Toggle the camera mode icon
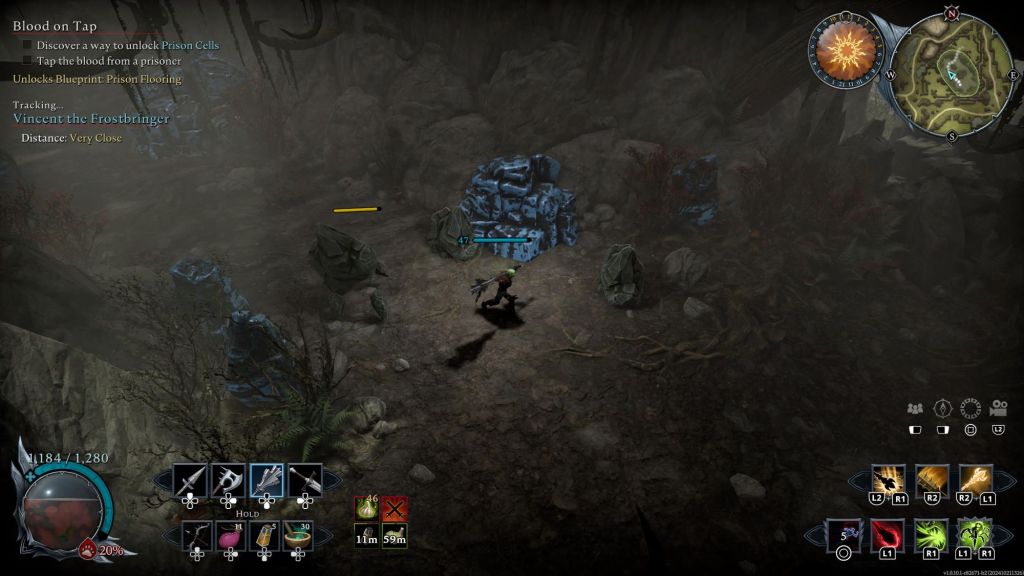 click(x=997, y=408)
